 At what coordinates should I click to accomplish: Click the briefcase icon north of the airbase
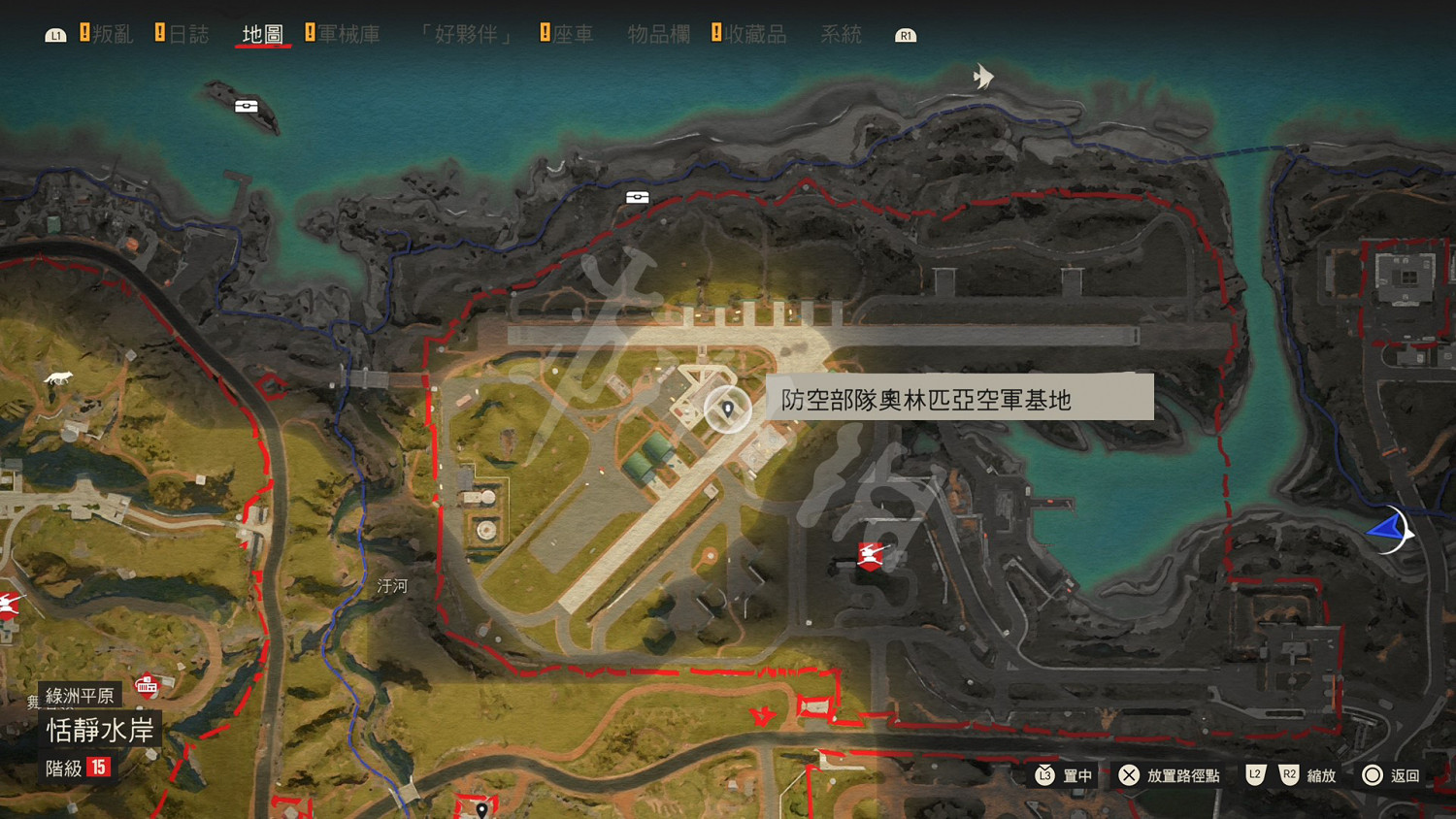coord(637,196)
